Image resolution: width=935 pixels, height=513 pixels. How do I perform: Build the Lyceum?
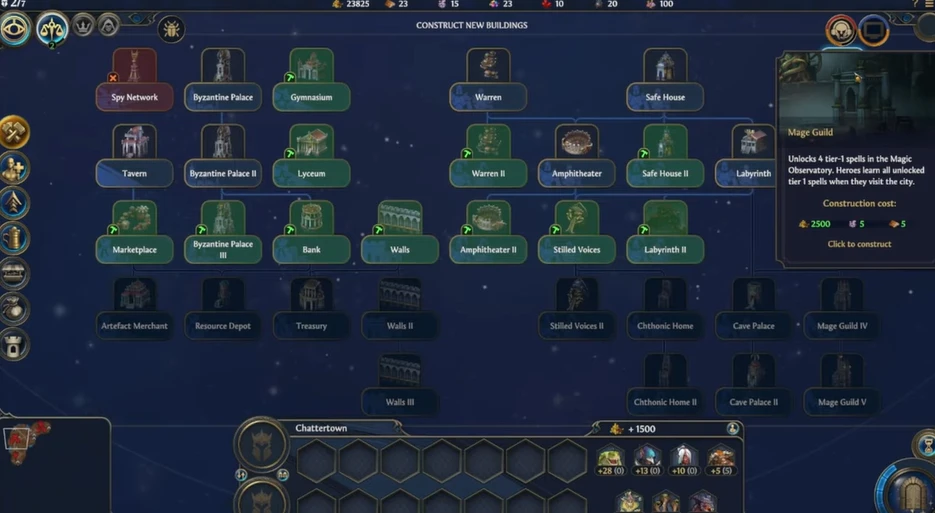coord(311,158)
